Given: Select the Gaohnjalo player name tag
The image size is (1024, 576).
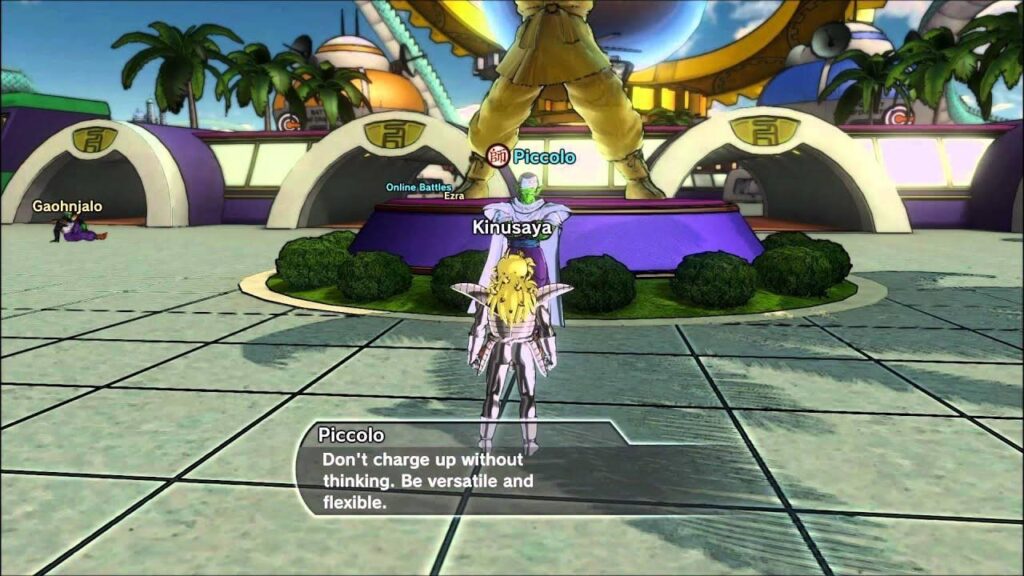Looking at the screenshot, I should tap(66, 206).
